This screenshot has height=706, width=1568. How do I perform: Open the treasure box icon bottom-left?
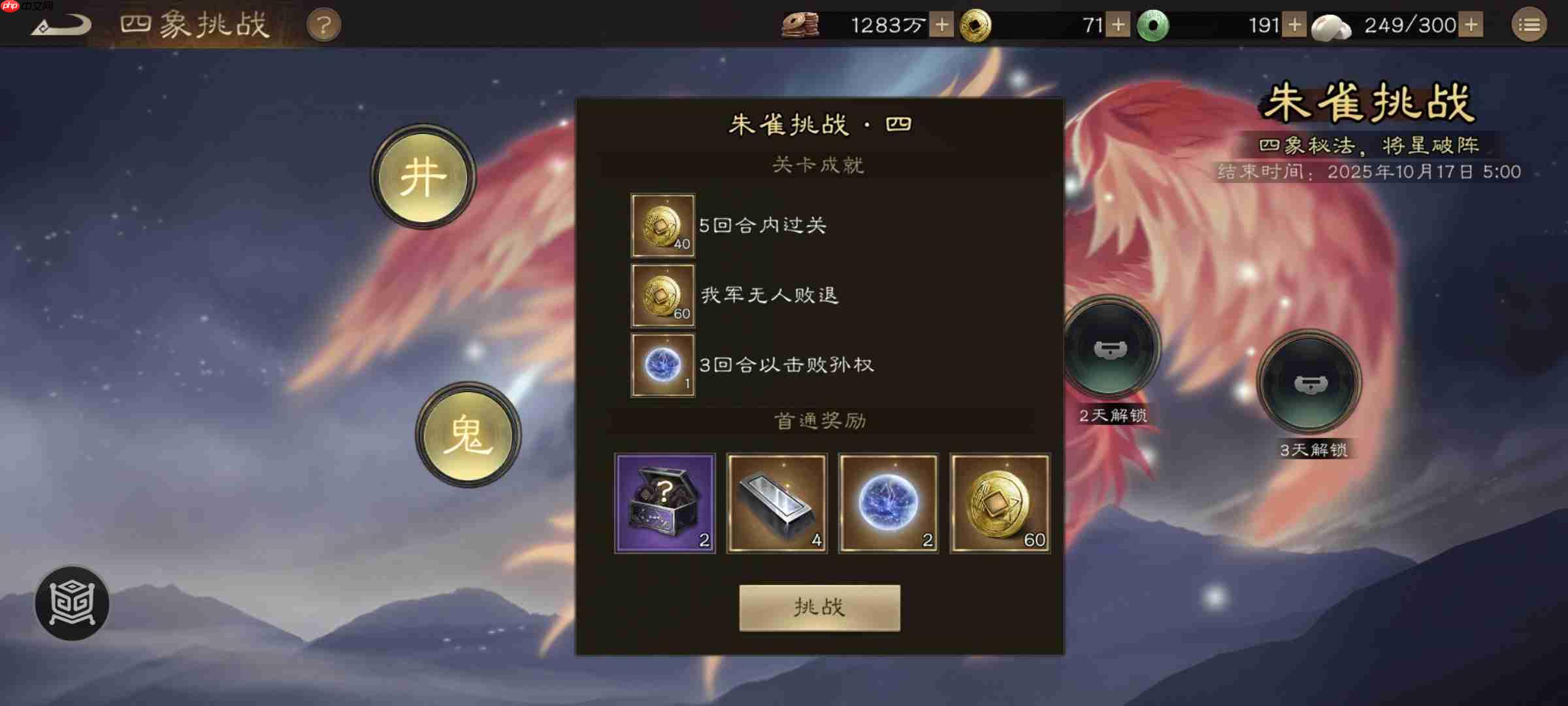[x=72, y=603]
